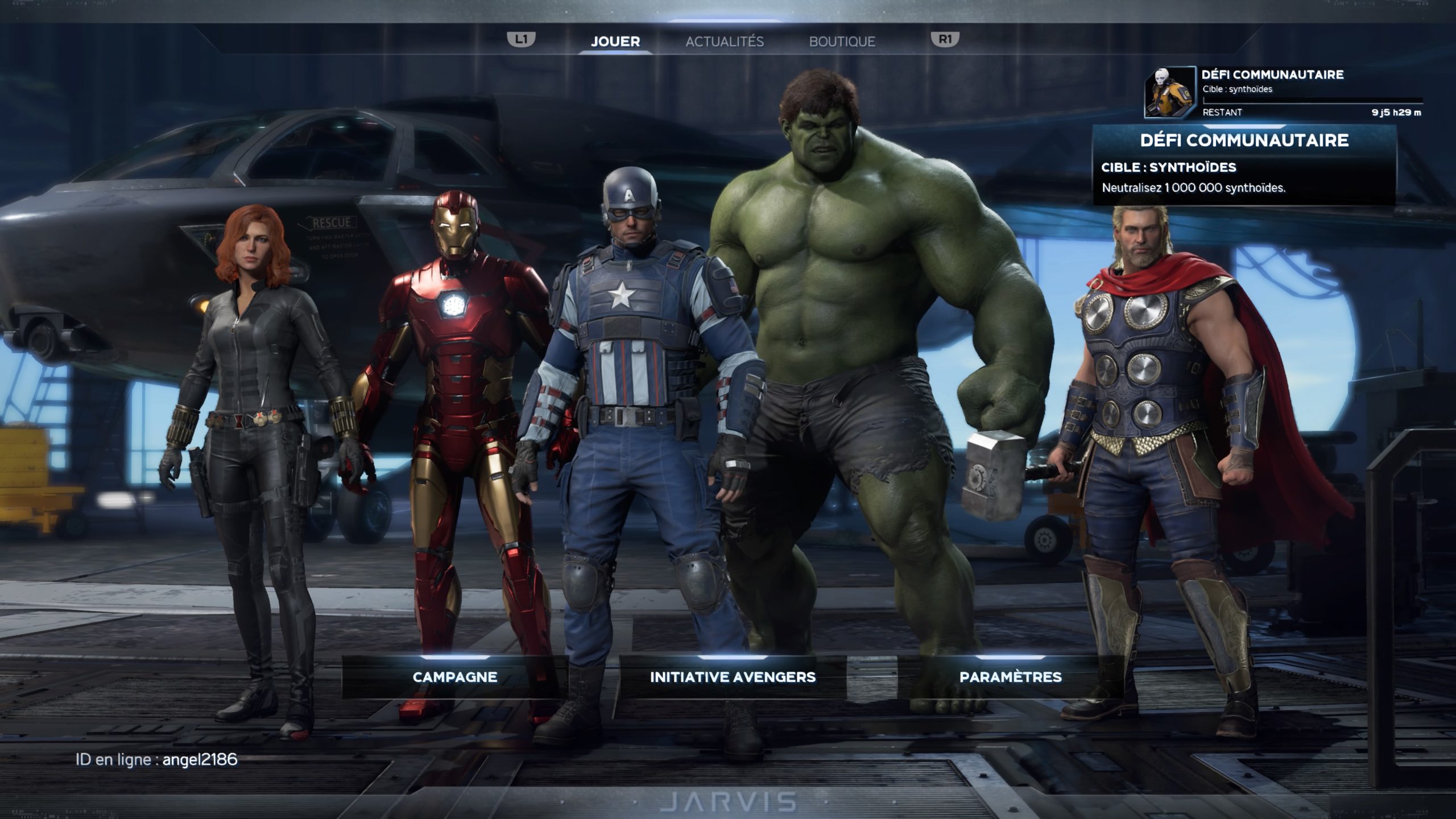Choose Initiative Avengers
1456x819 pixels.
coord(733,677)
